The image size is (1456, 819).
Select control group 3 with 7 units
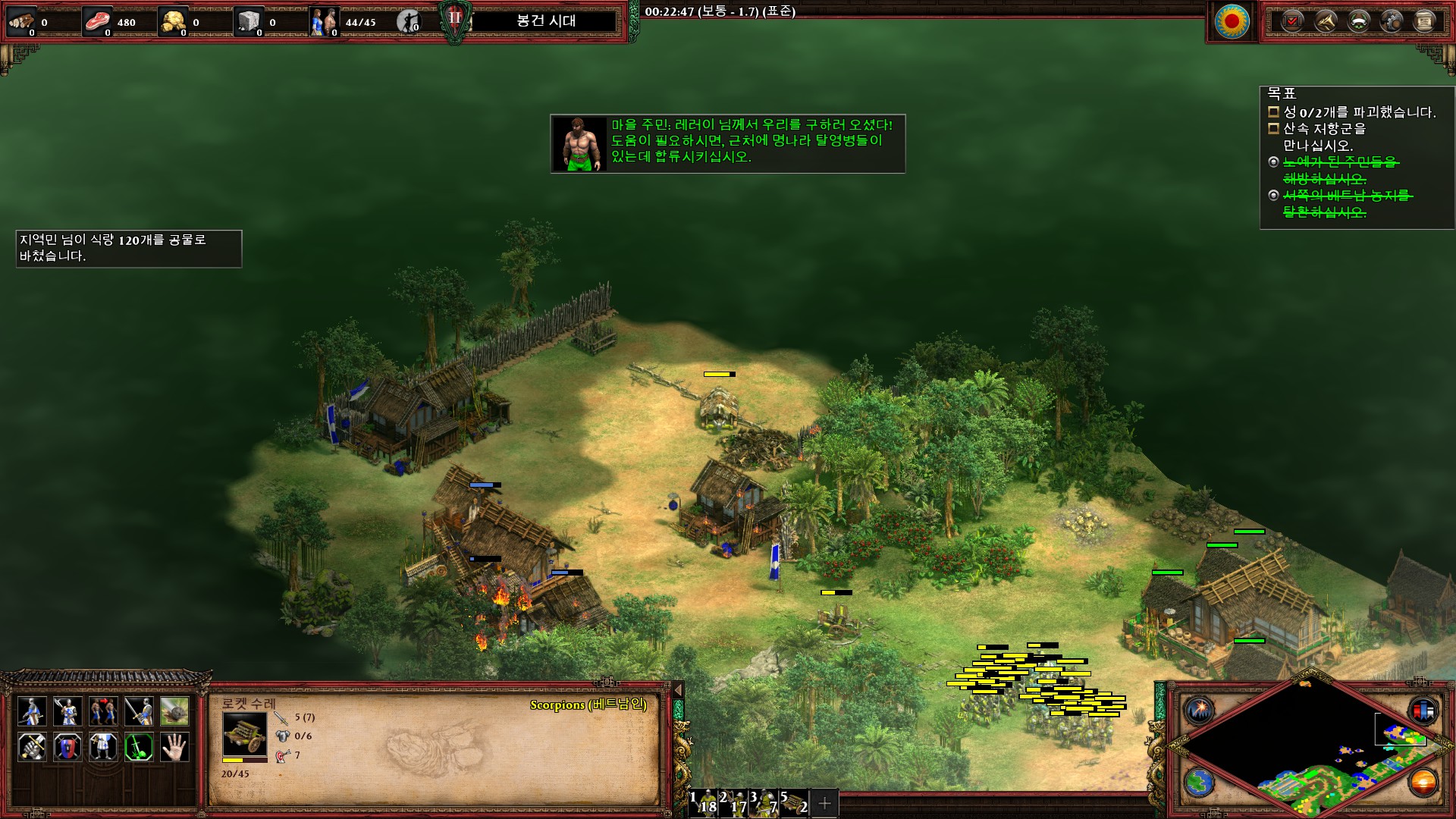pyautogui.click(x=765, y=803)
